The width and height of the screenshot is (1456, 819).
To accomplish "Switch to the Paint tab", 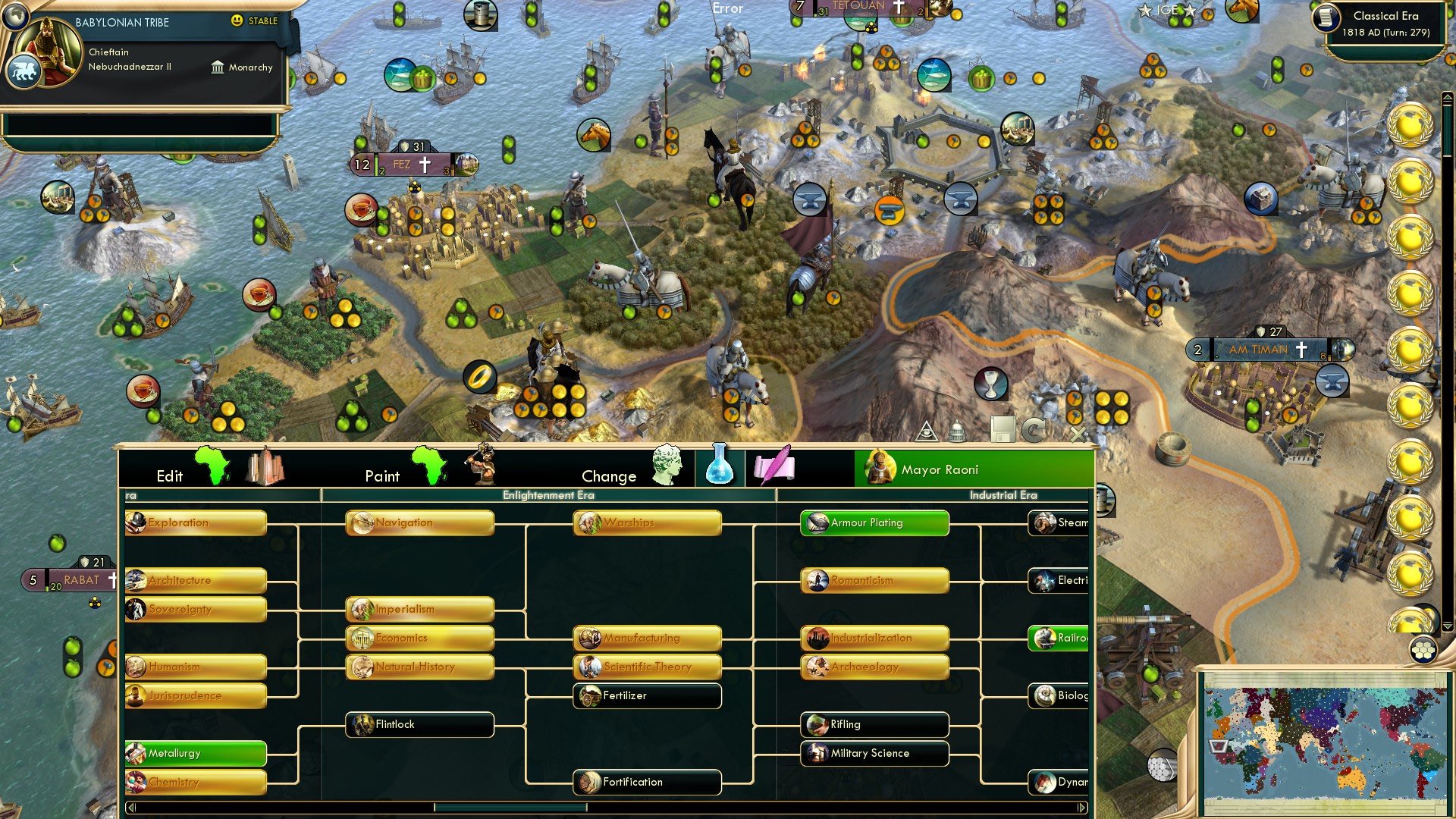I will coord(383,475).
